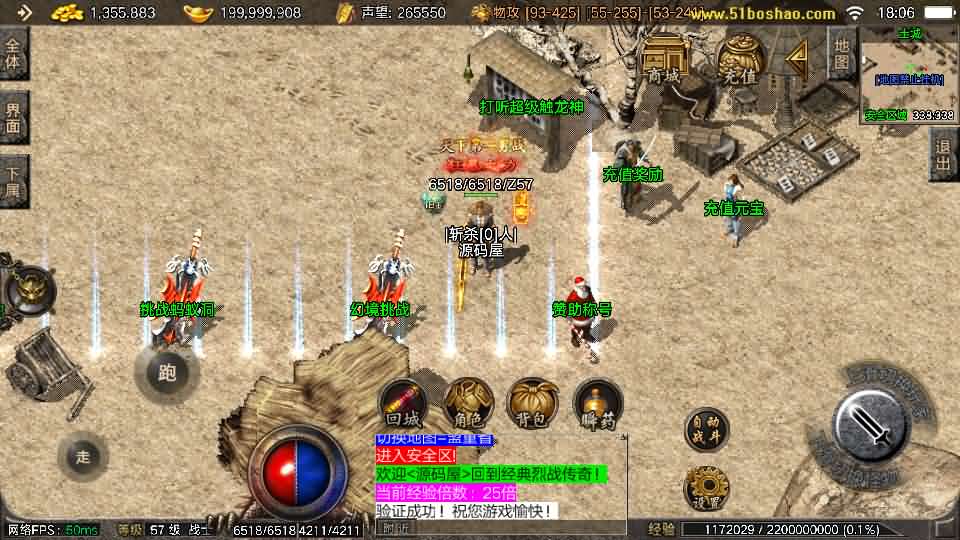This screenshot has height=540, width=960.
Task: Toggle 自动战斗 auto battle
Action: pos(706,428)
